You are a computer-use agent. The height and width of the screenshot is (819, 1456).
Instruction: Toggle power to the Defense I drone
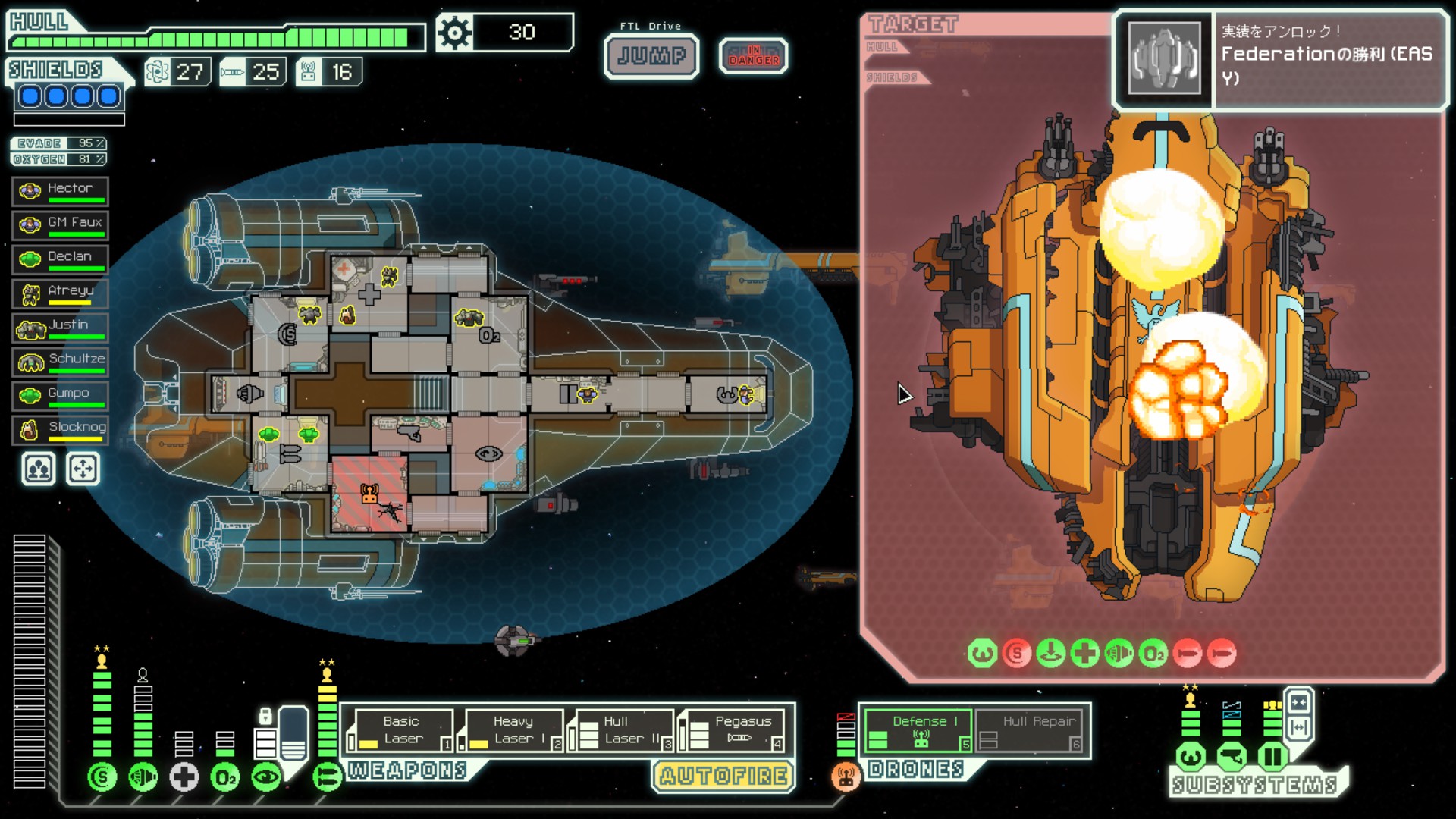click(918, 730)
